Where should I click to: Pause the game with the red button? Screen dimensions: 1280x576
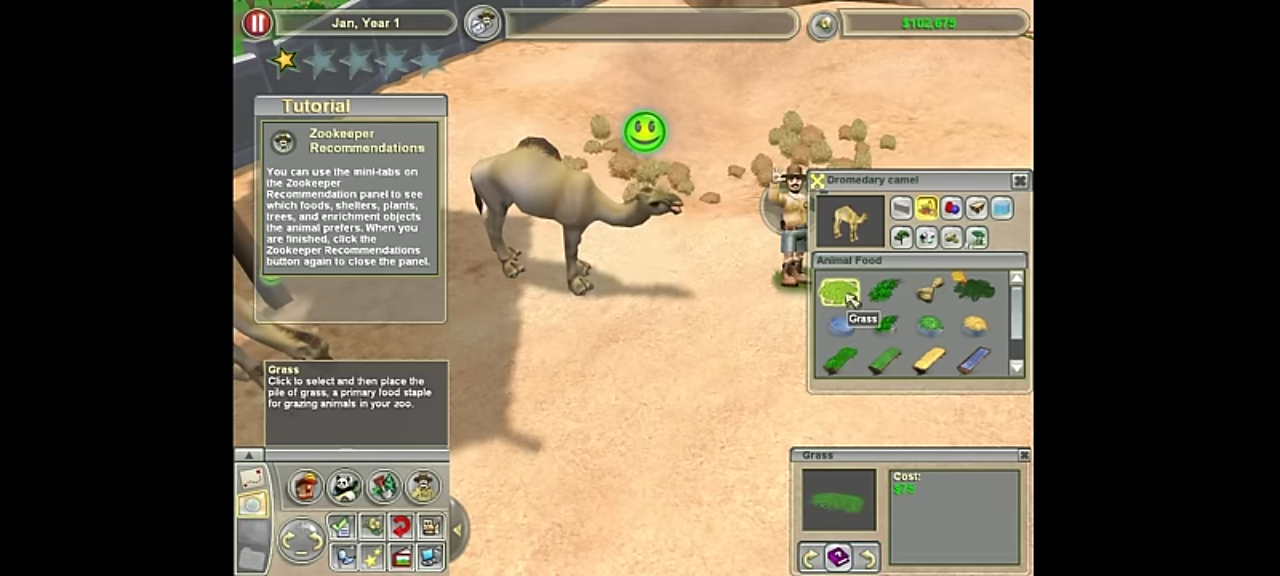[257, 23]
